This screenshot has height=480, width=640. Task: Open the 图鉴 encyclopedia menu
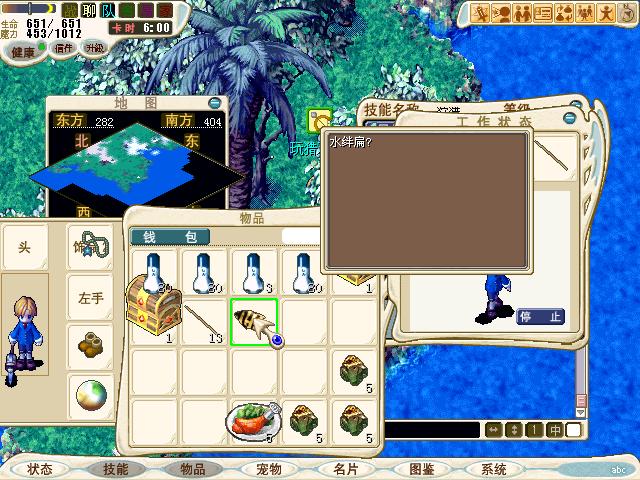tap(420, 468)
